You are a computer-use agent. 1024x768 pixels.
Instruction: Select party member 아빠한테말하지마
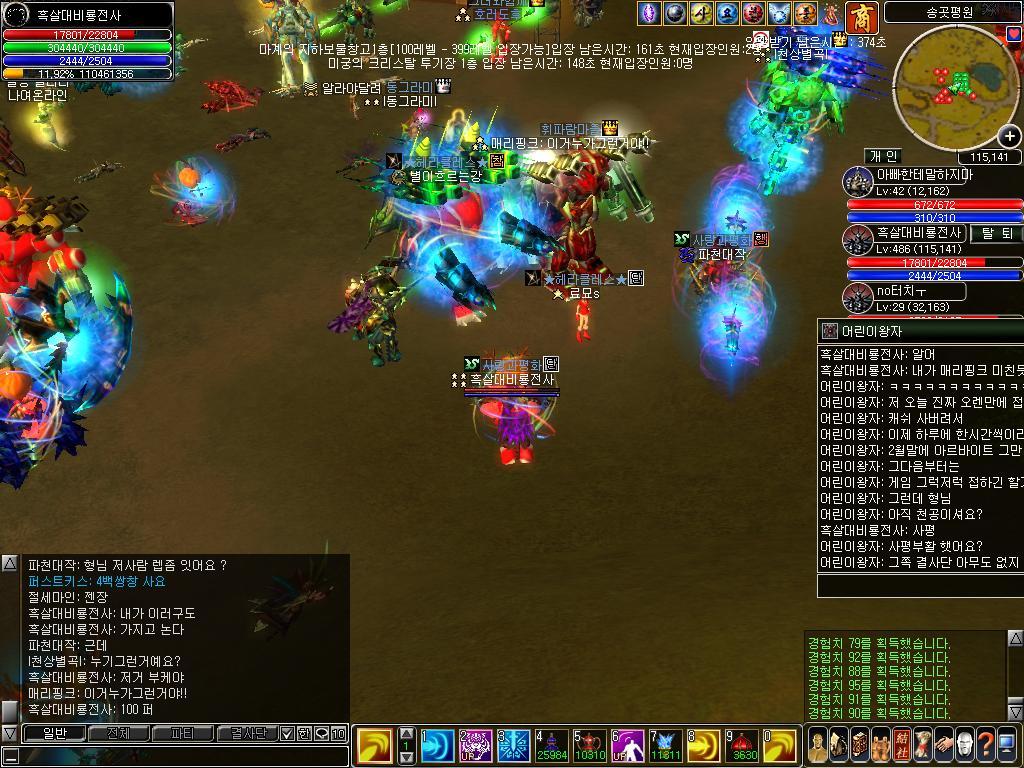point(924,175)
